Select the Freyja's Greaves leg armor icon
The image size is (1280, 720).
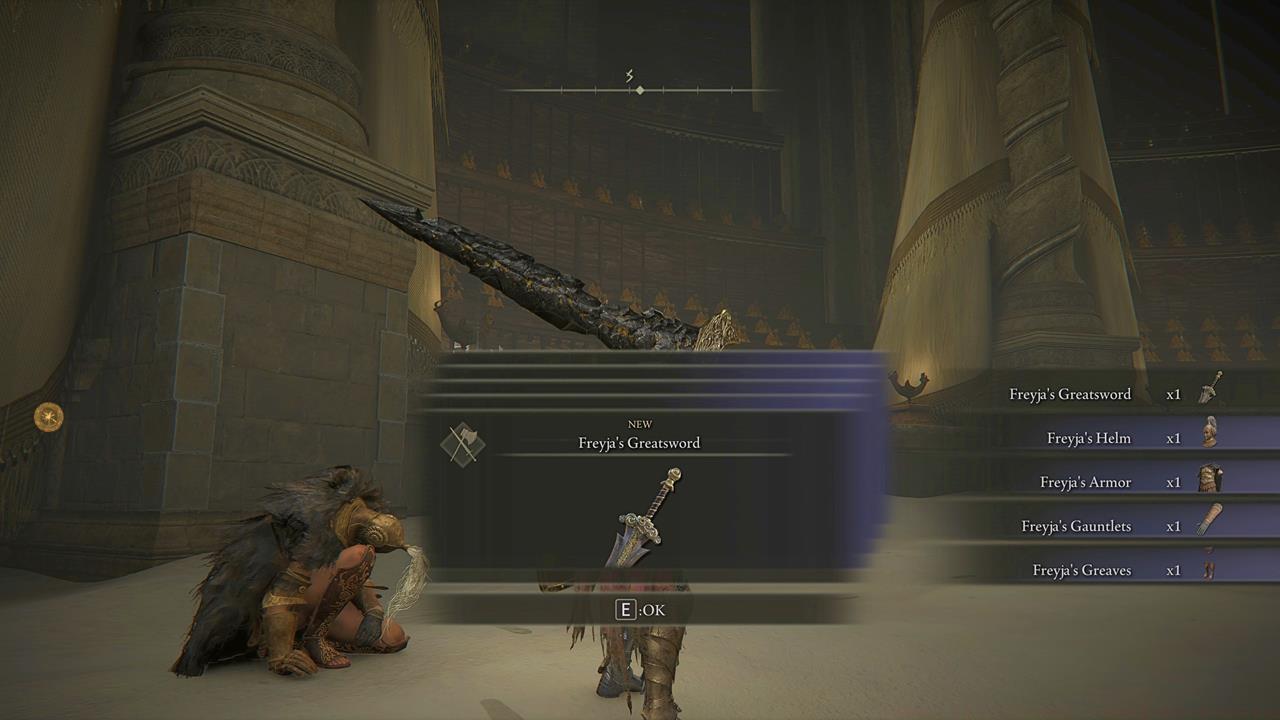point(1210,569)
